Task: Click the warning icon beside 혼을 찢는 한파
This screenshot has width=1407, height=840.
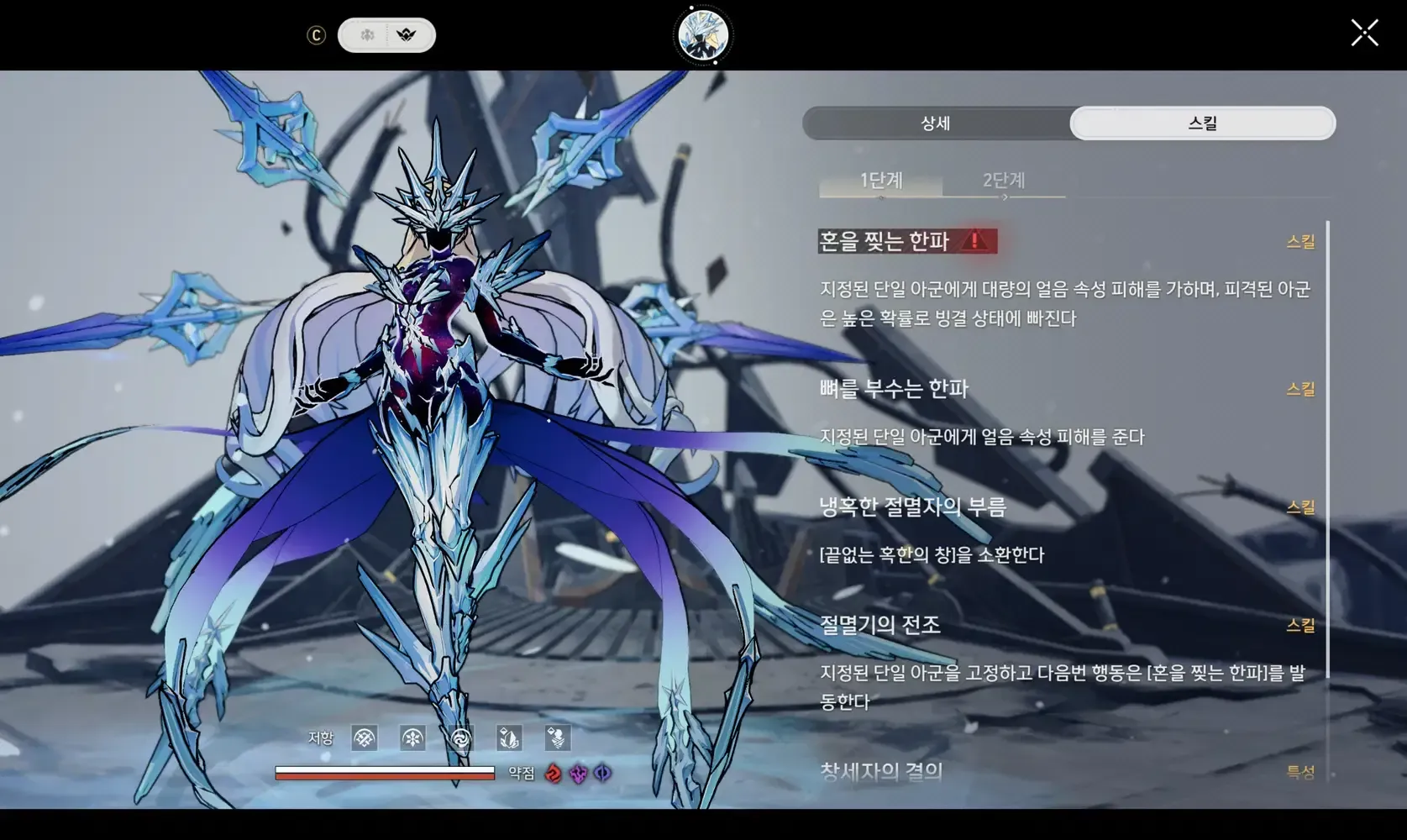Action: click(974, 241)
